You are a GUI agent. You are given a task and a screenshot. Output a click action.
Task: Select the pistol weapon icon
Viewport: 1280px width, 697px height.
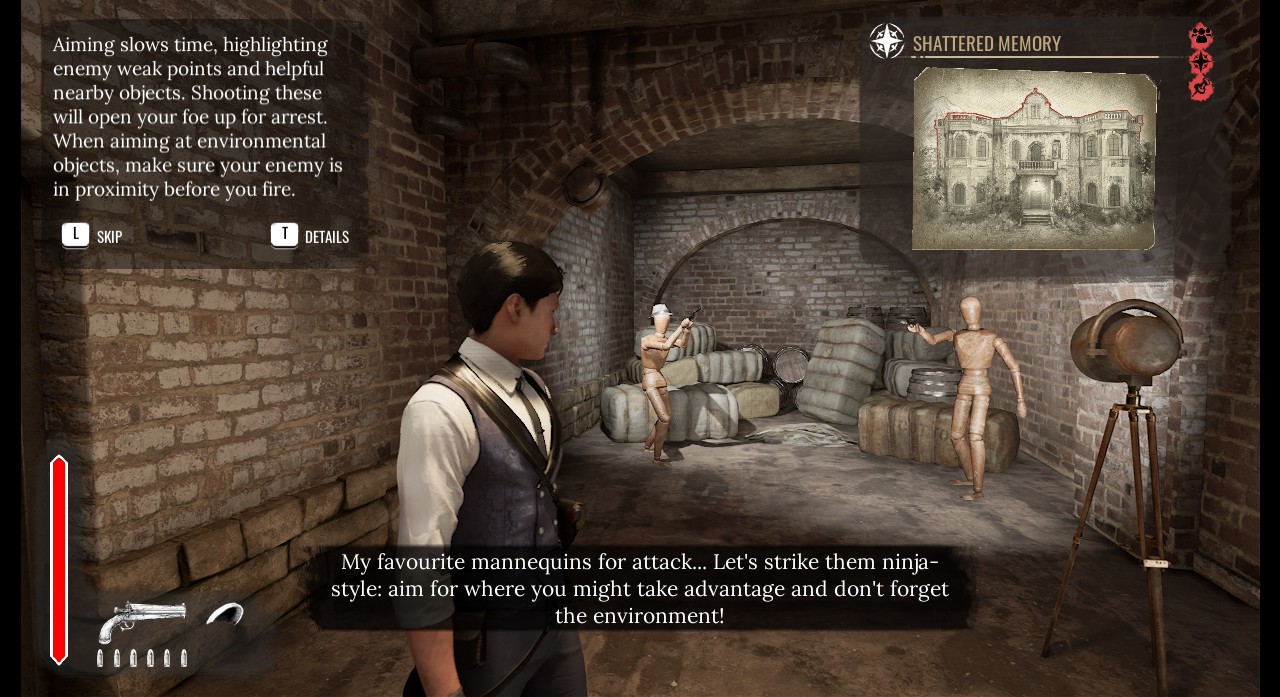pyautogui.click(x=142, y=619)
